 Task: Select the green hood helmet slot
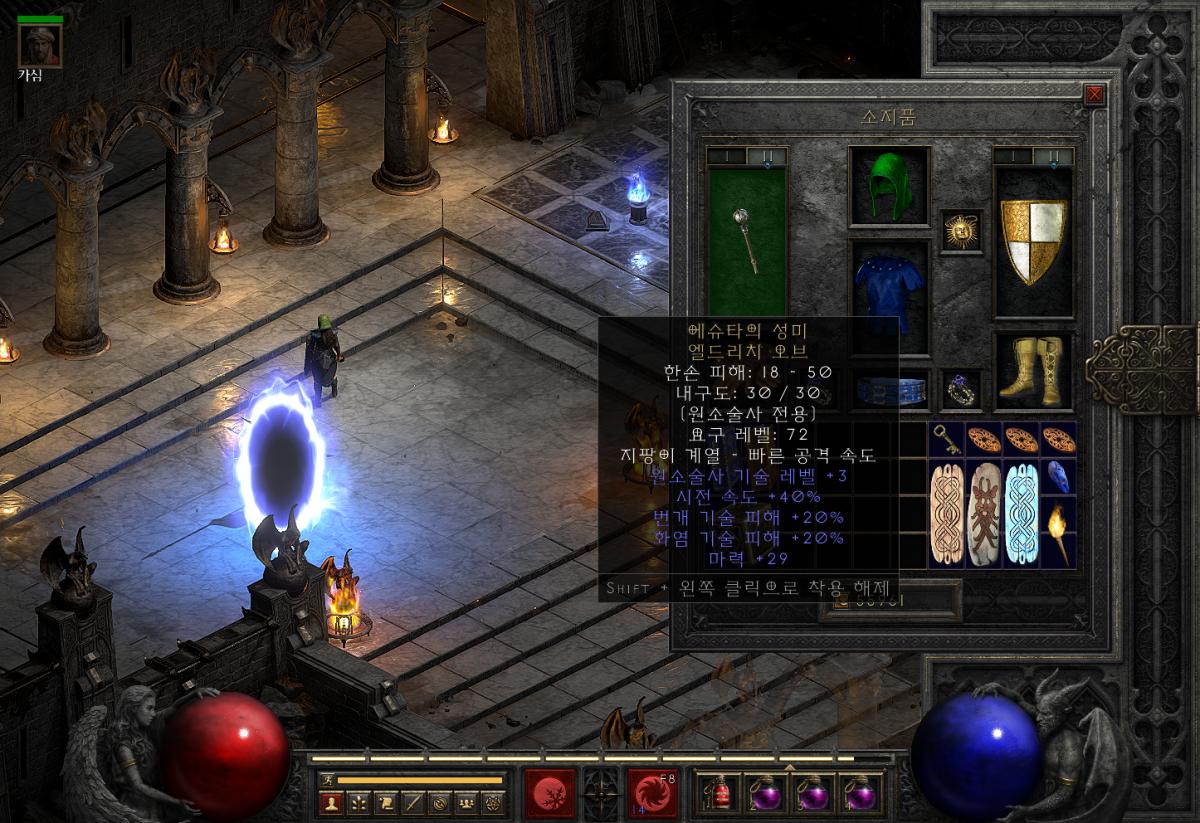point(889,186)
